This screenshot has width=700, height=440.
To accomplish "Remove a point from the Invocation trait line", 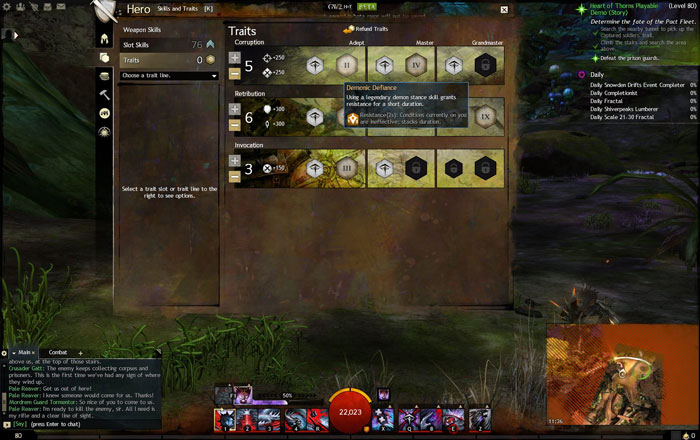I will pos(235,177).
